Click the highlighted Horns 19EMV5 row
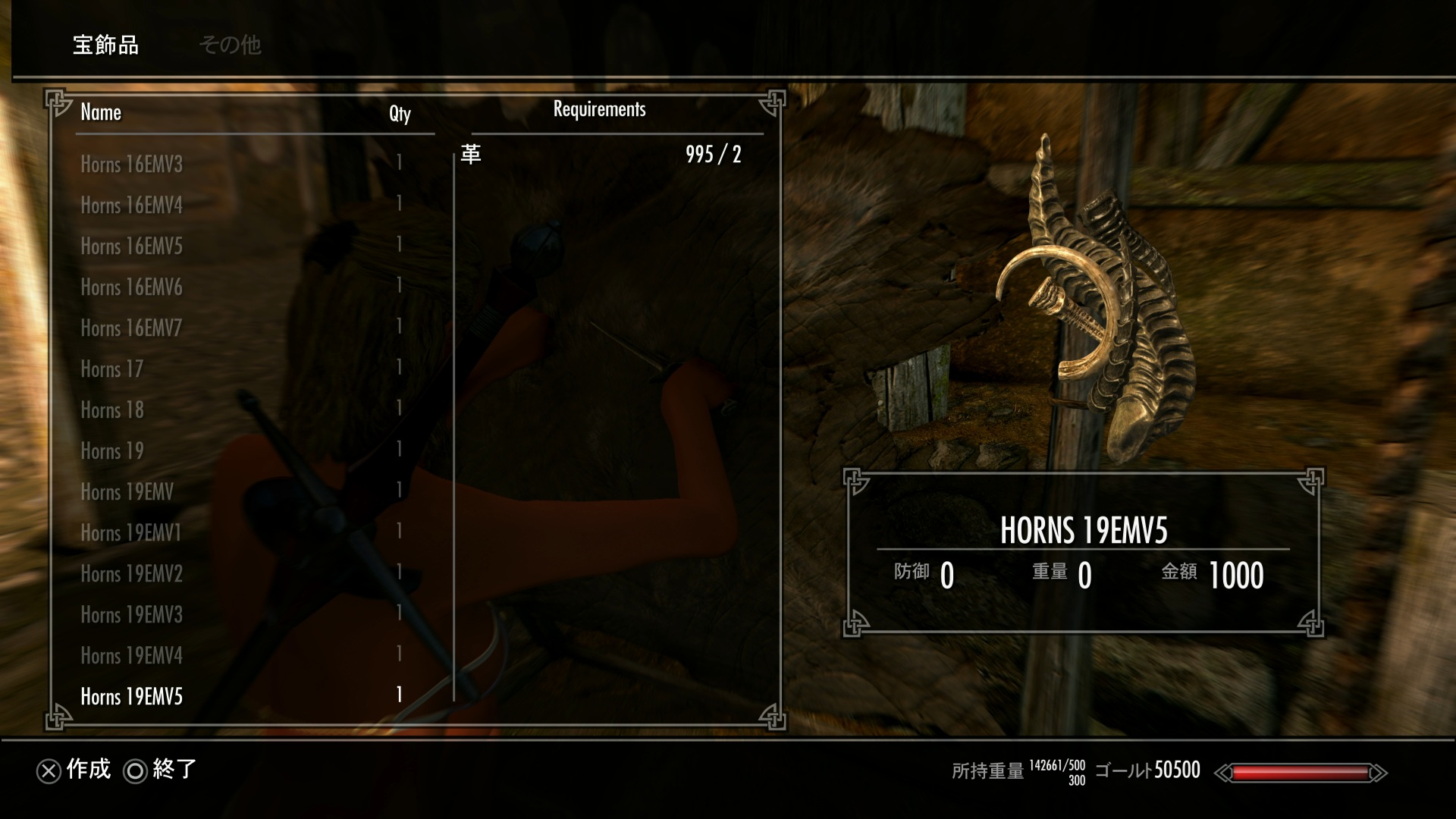 [132, 696]
